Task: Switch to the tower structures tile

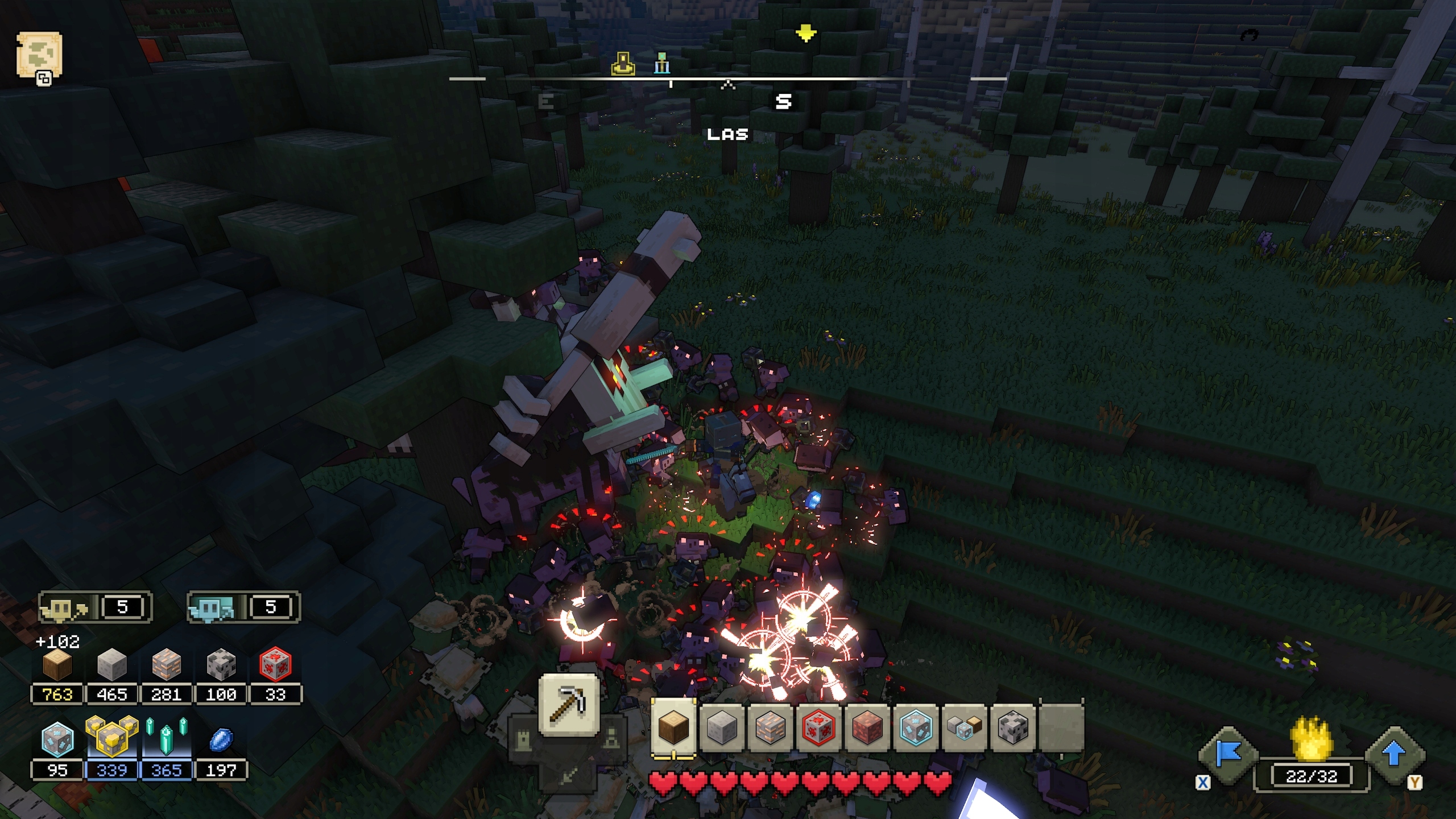Action: click(523, 740)
